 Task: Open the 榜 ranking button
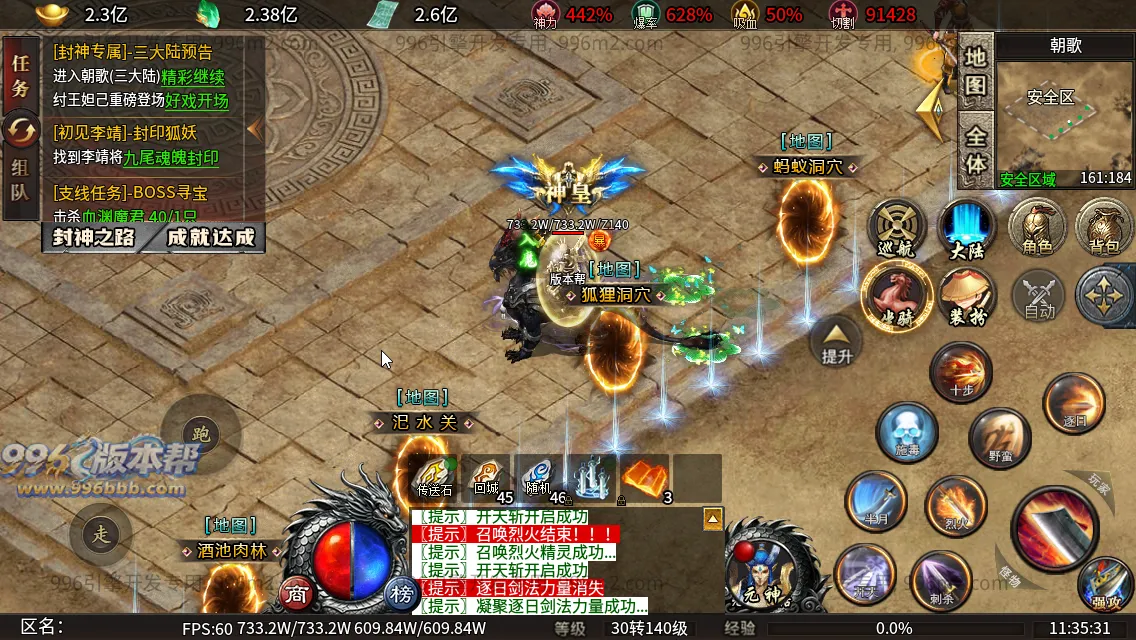coord(401,594)
